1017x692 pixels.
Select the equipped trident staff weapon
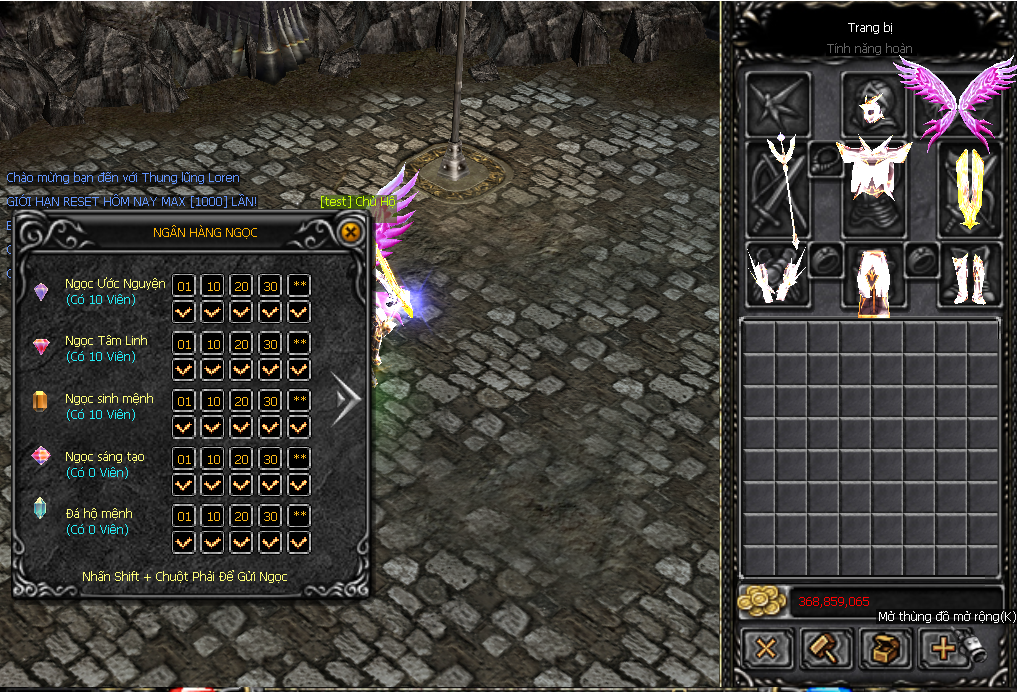tap(775, 187)
